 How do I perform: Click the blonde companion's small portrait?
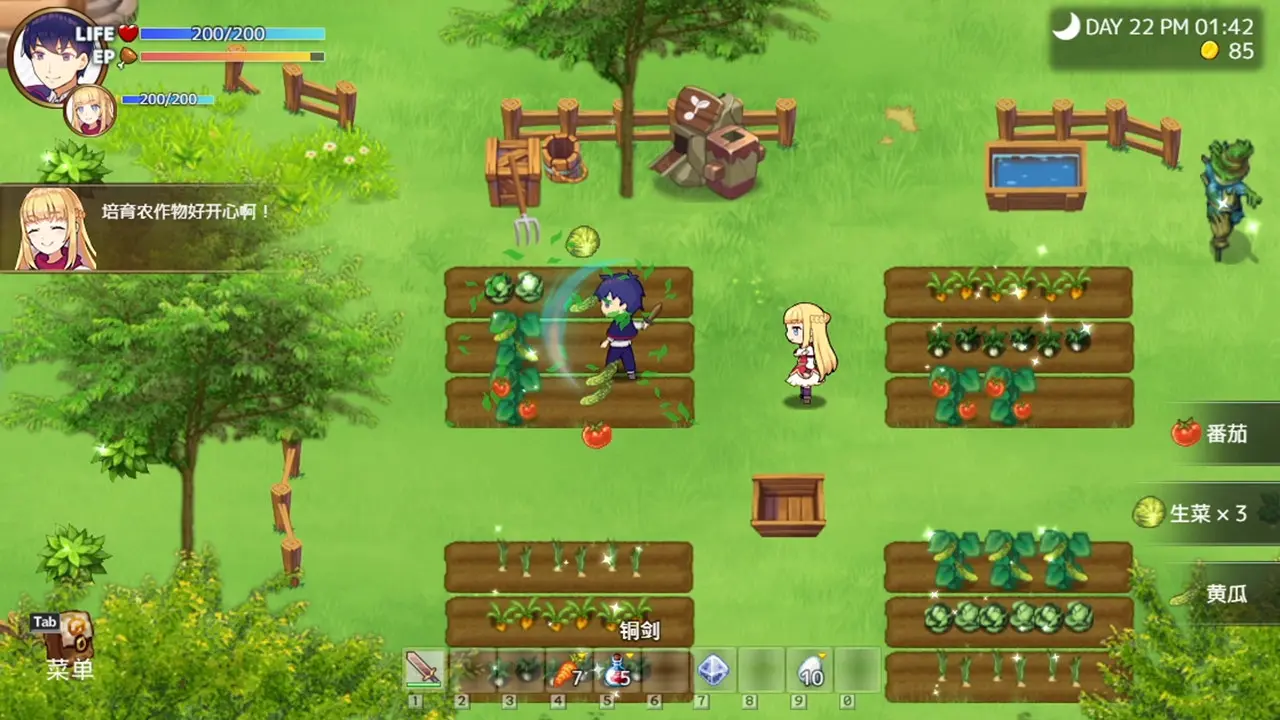88,110
